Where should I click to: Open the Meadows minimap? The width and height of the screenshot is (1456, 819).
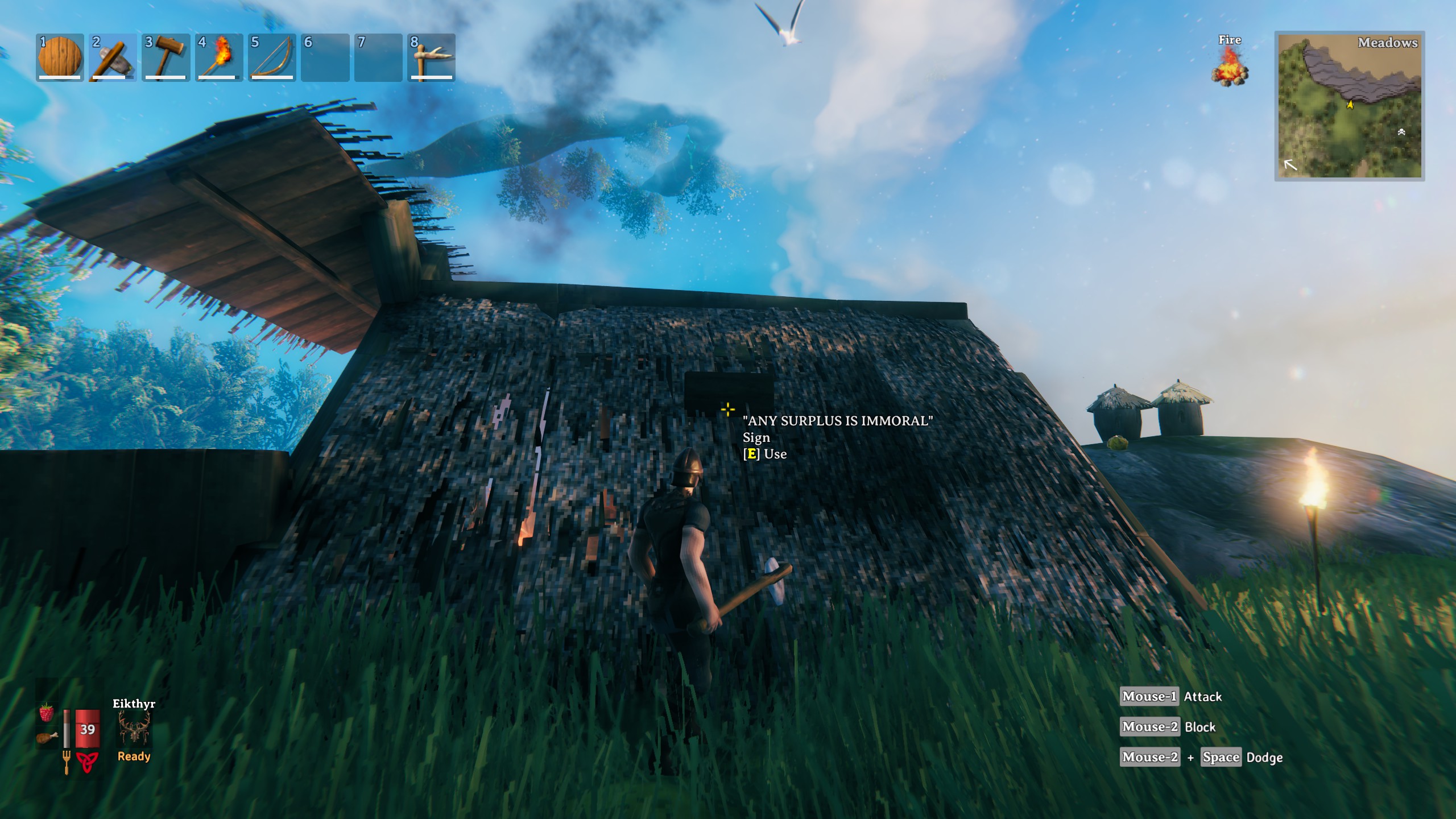tap(1349, 106)
